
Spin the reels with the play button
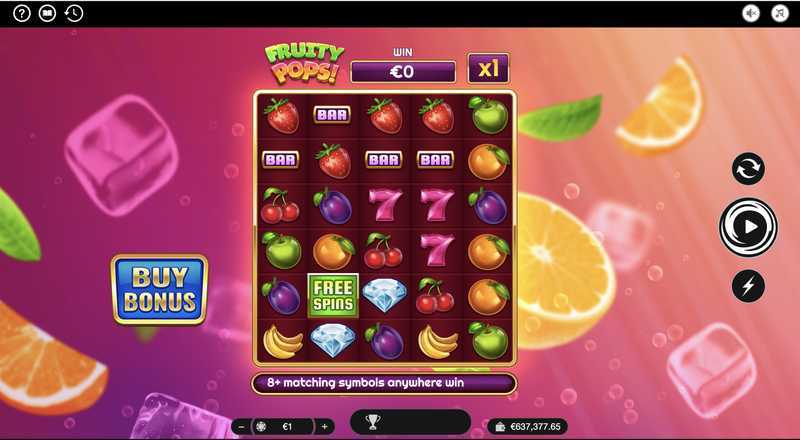pyautogui.click(x=748, y=226)
